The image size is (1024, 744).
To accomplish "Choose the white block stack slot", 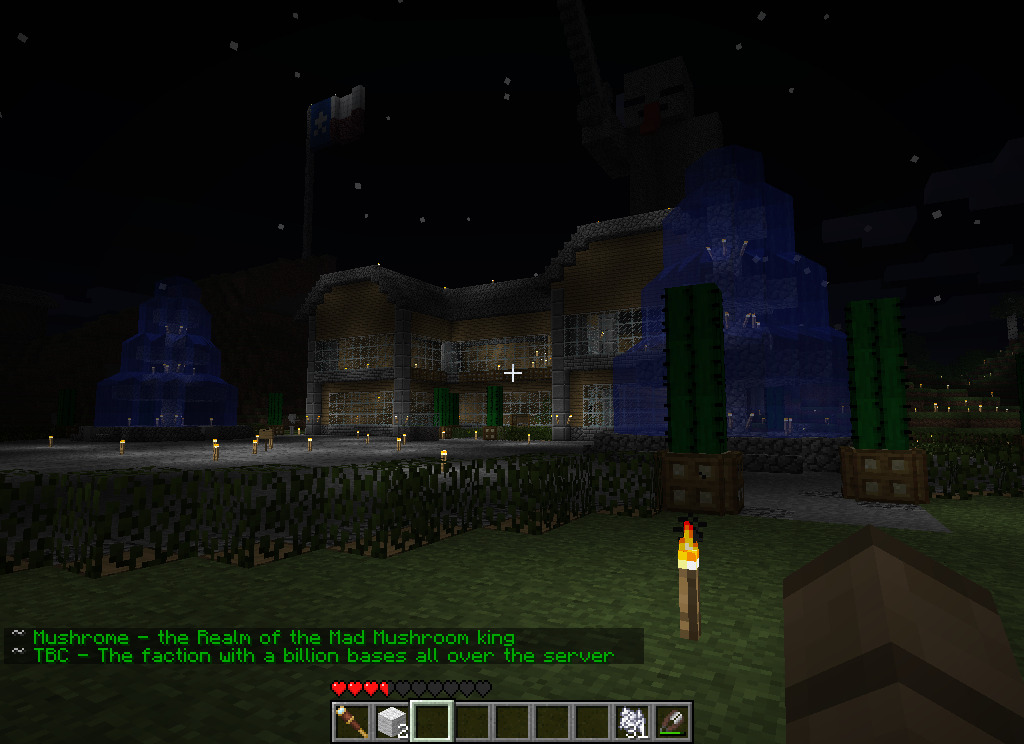I will [x=392, y=721].
